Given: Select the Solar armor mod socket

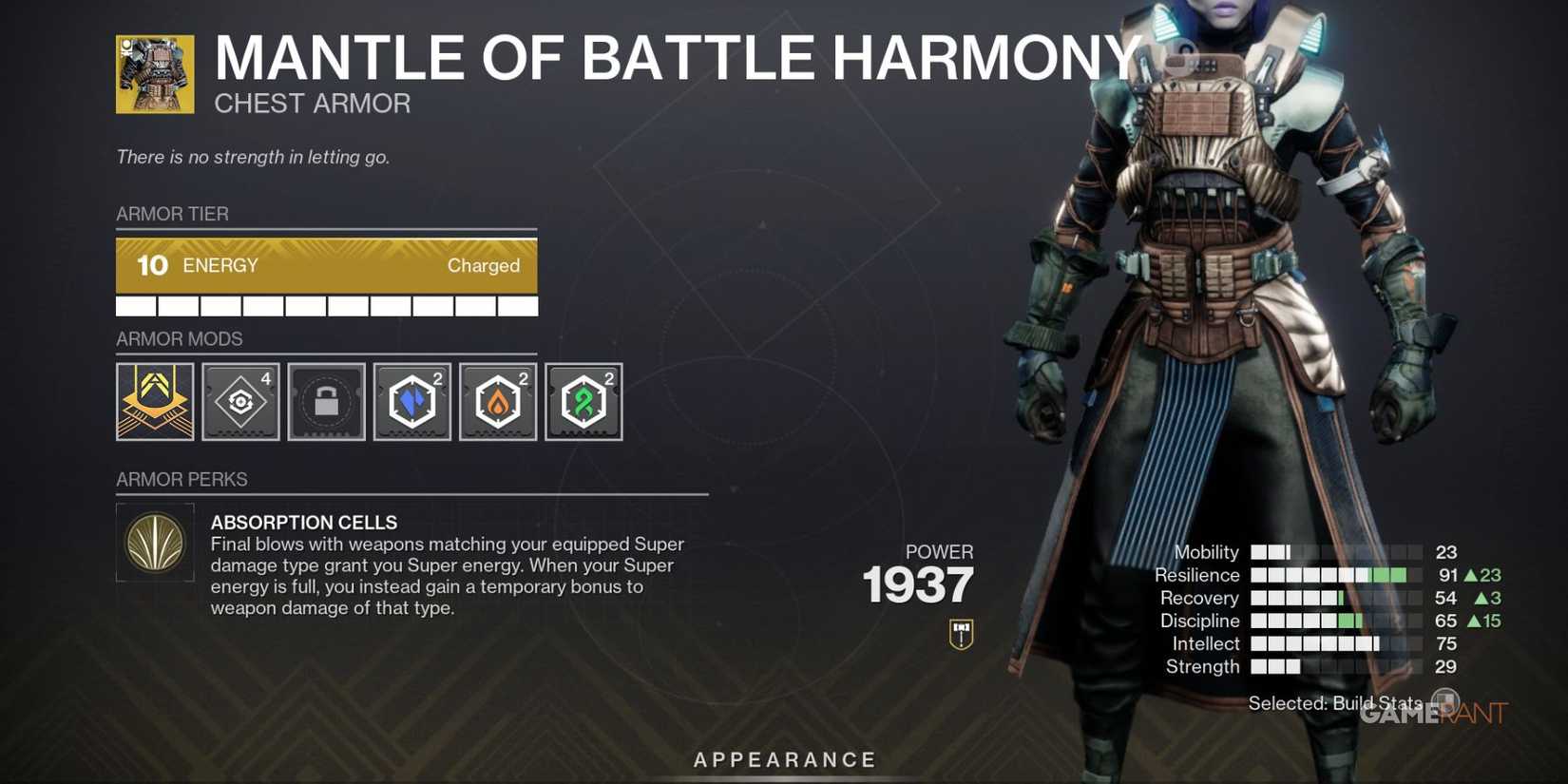Looking at the screenshot, I should click(x=497, y=401).
